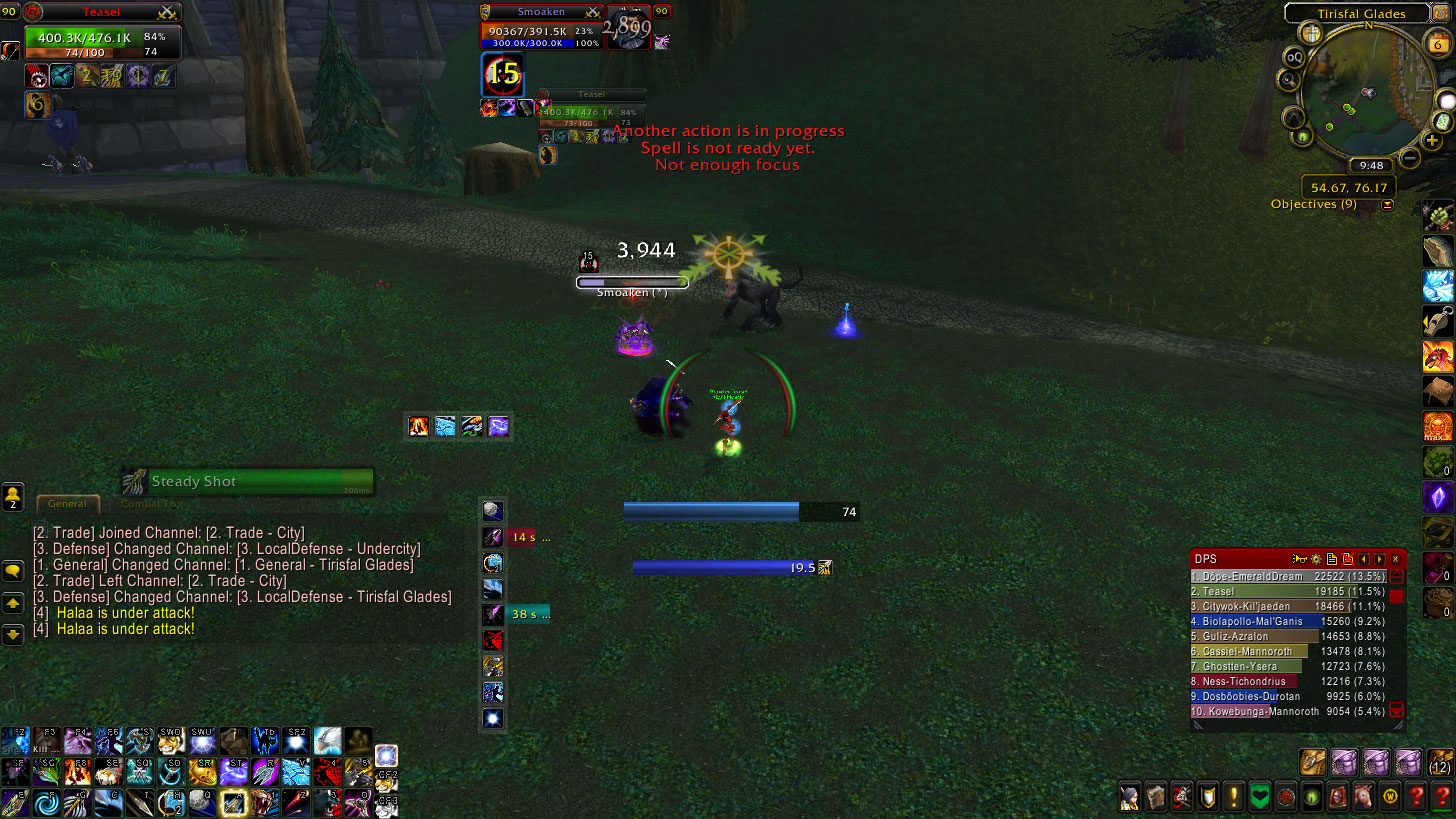
Task: Open the main backpack bag
Action: click(1439, 763)
